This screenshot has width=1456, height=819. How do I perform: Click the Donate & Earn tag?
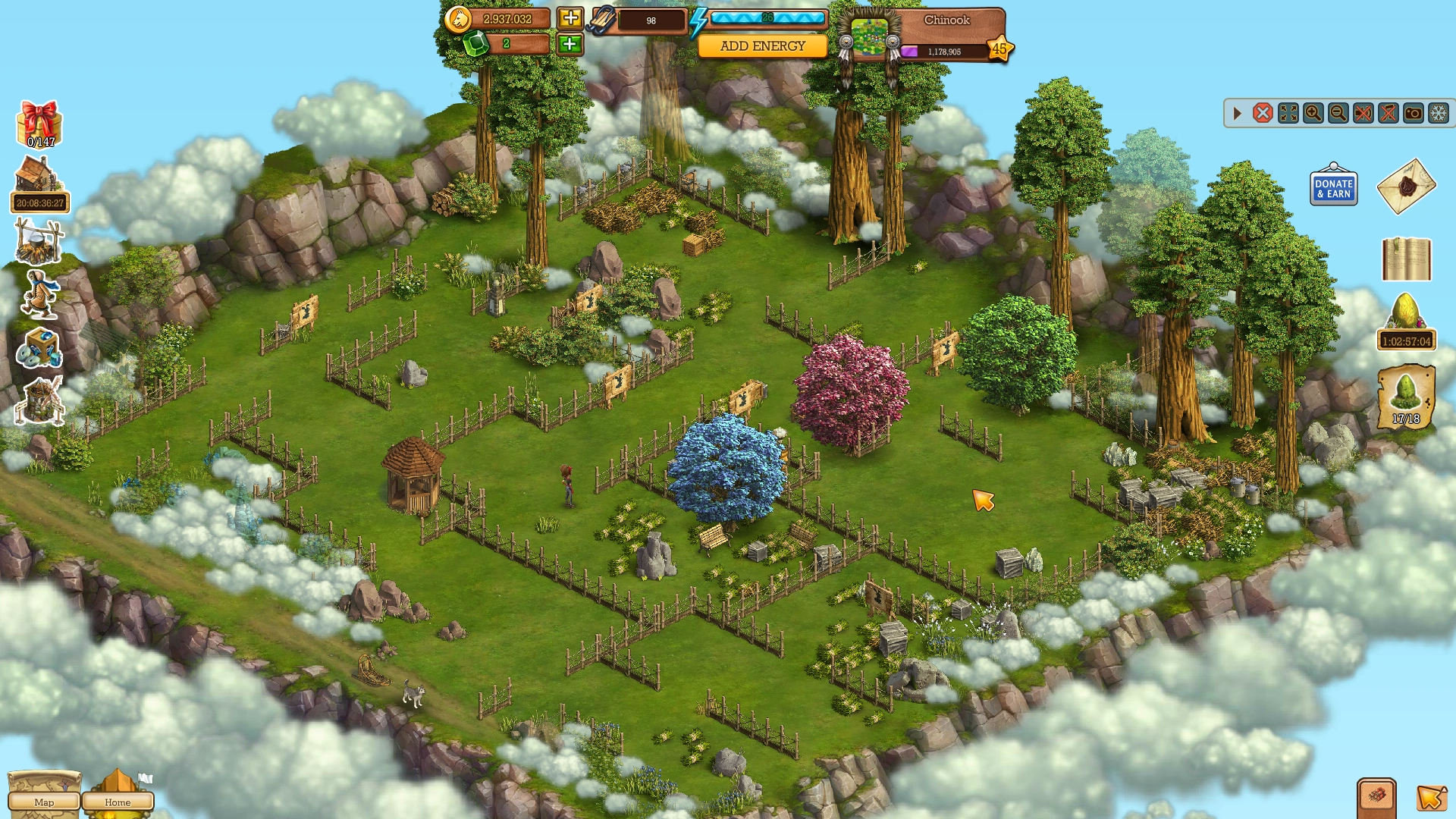pyautogui.click(x=1333, y=187)
